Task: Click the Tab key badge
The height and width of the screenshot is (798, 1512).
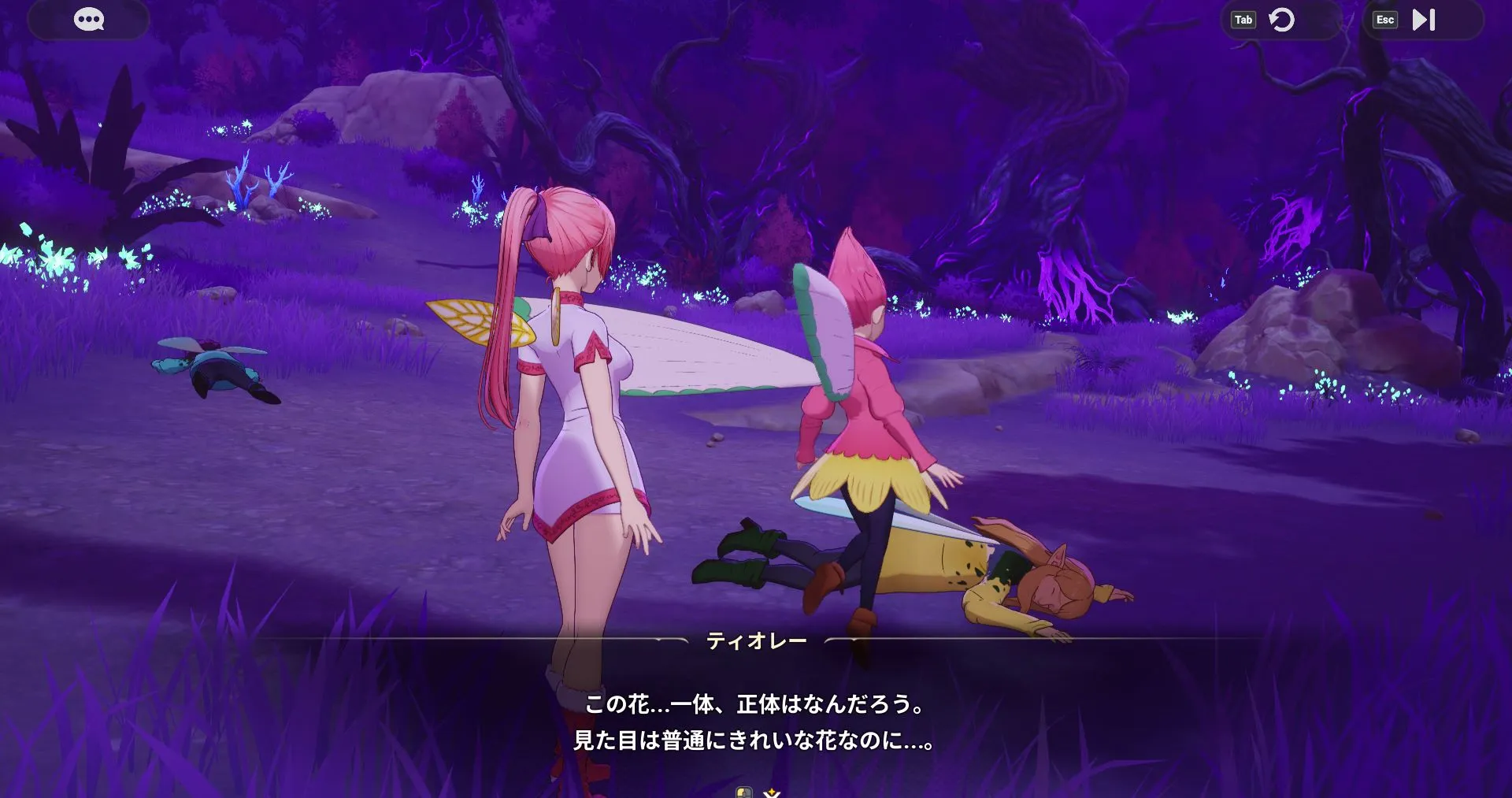Action: pos(1242,19)
